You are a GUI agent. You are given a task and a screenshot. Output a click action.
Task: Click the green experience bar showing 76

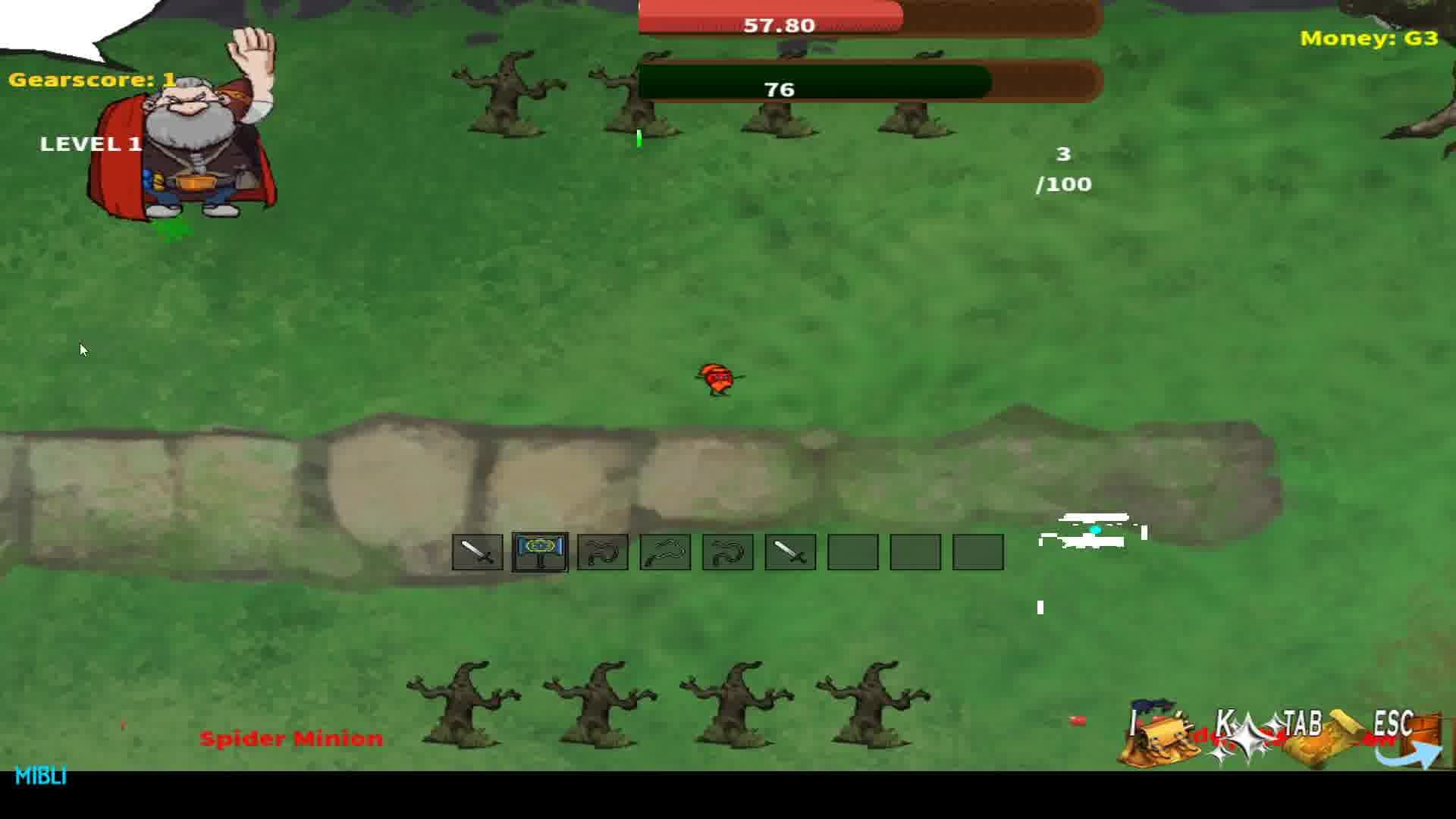777,89
